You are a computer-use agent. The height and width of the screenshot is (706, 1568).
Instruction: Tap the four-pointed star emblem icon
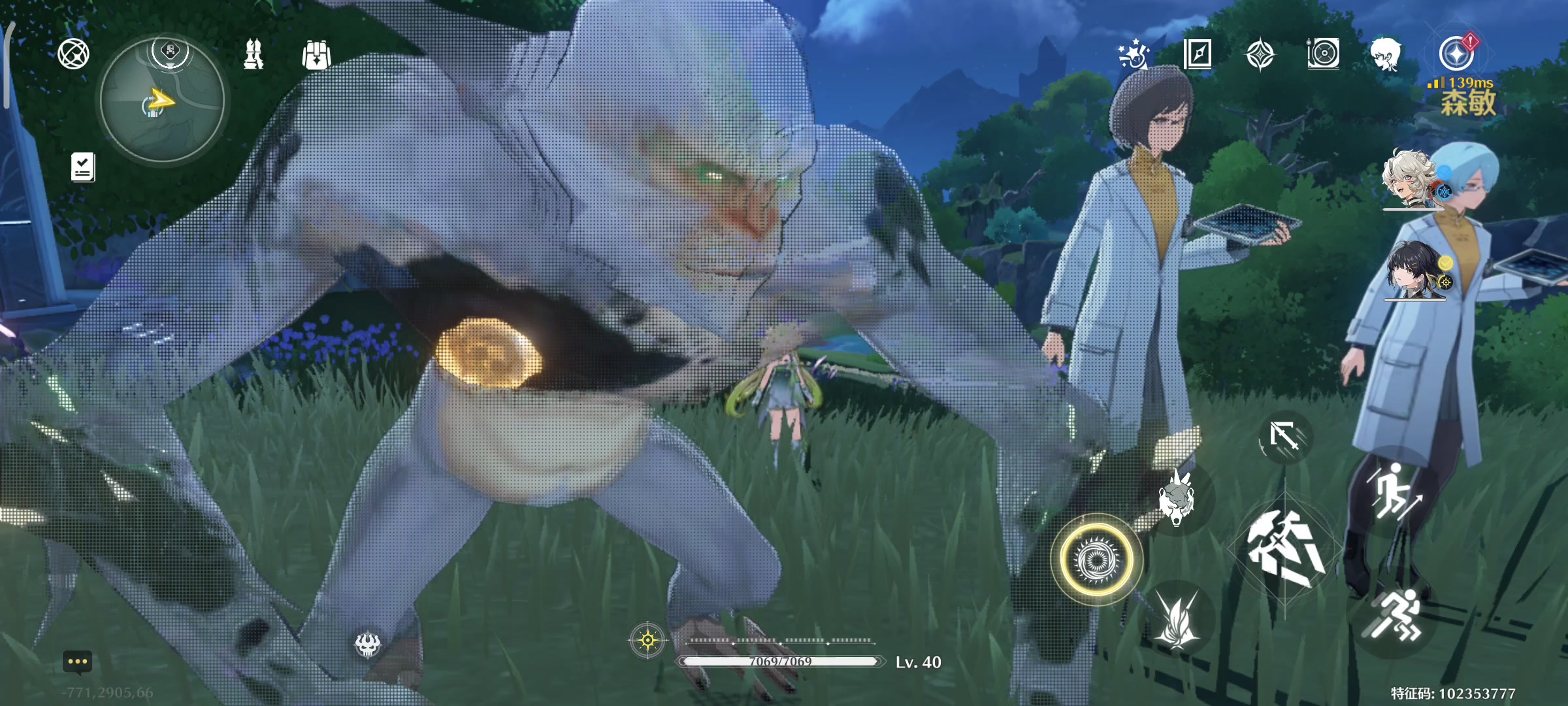(x=1260, y=54)
